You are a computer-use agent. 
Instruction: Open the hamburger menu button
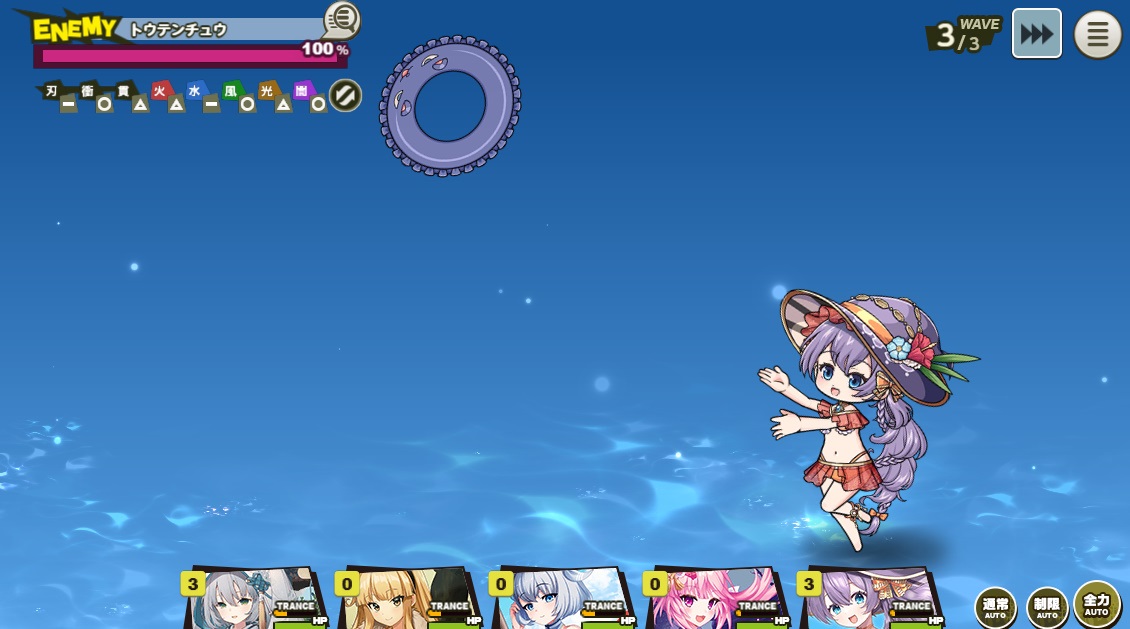(1097, 35)
